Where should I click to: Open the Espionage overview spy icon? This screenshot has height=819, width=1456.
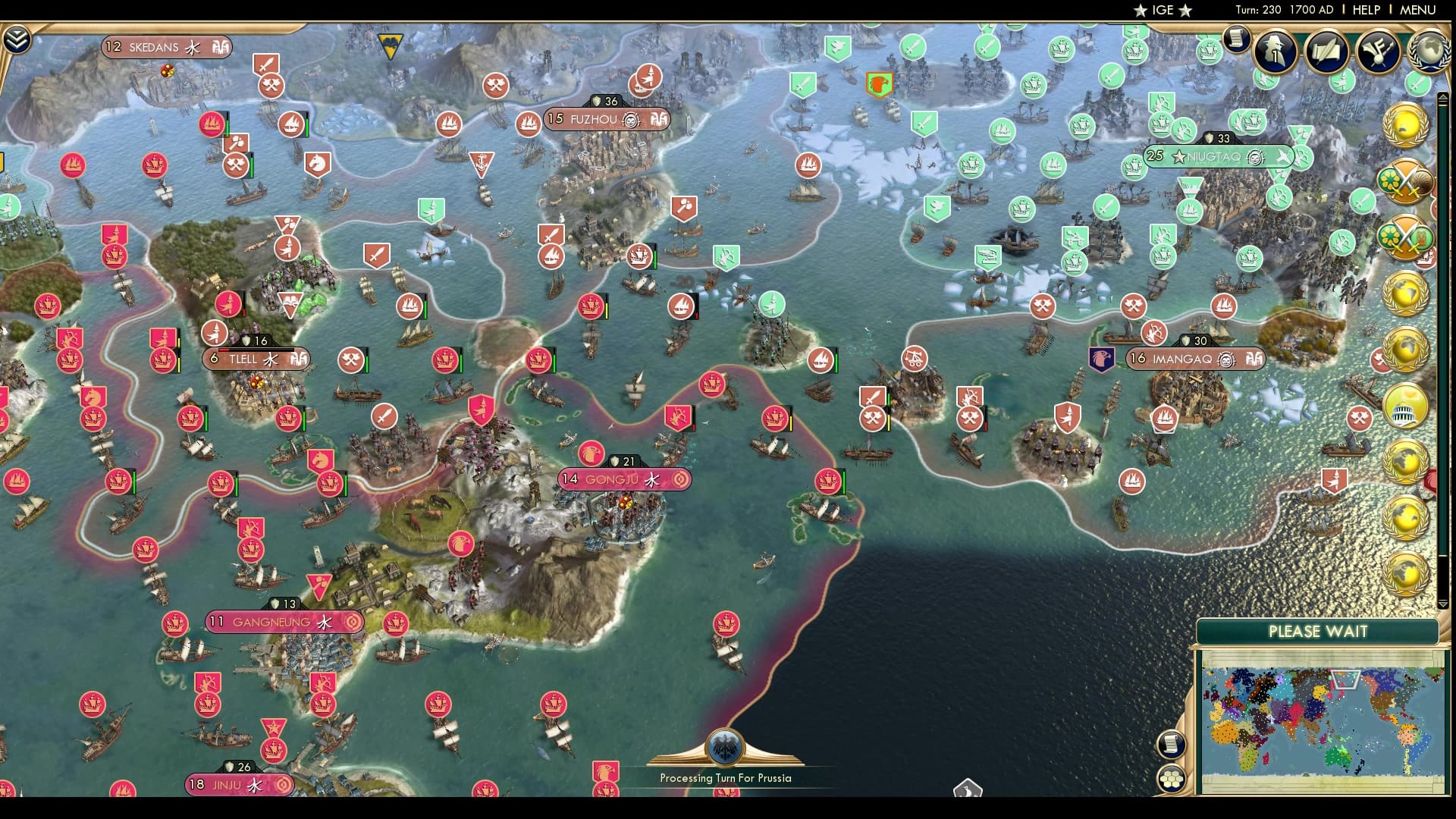coord(1274,52)
